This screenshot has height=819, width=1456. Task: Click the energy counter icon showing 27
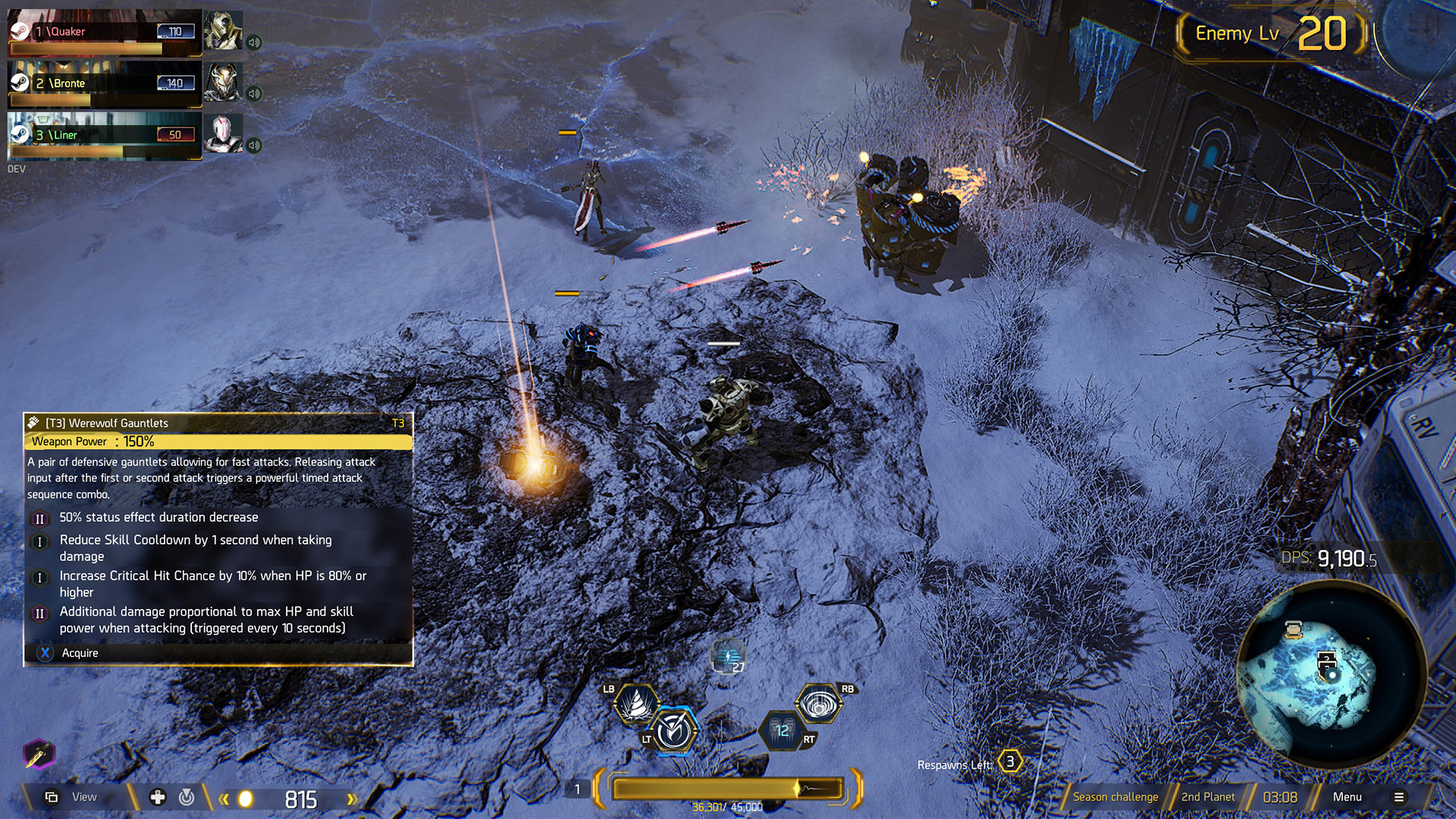pos(727,657)
